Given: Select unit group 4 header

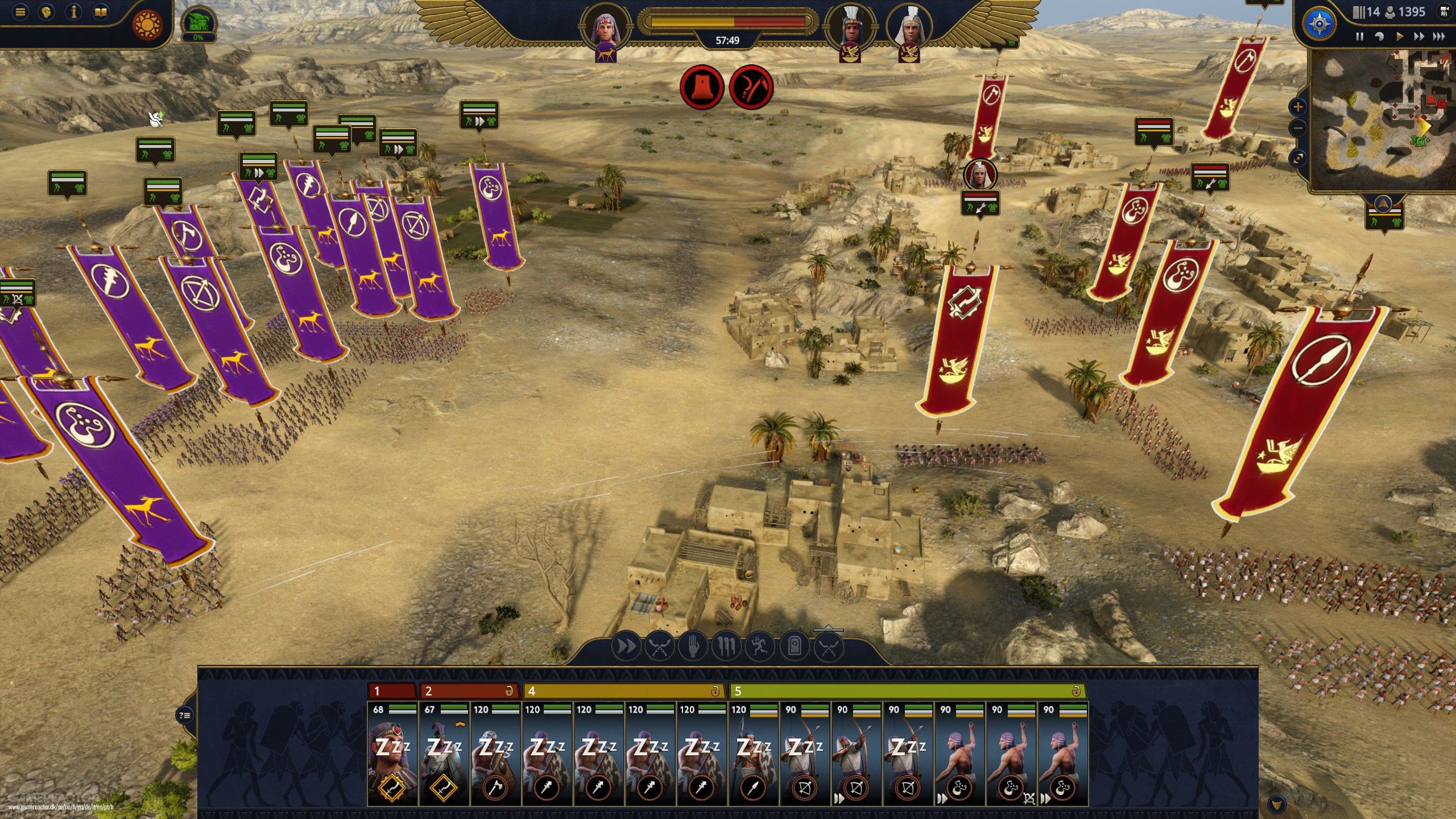Looking at the screenshot, I should 623,691.
